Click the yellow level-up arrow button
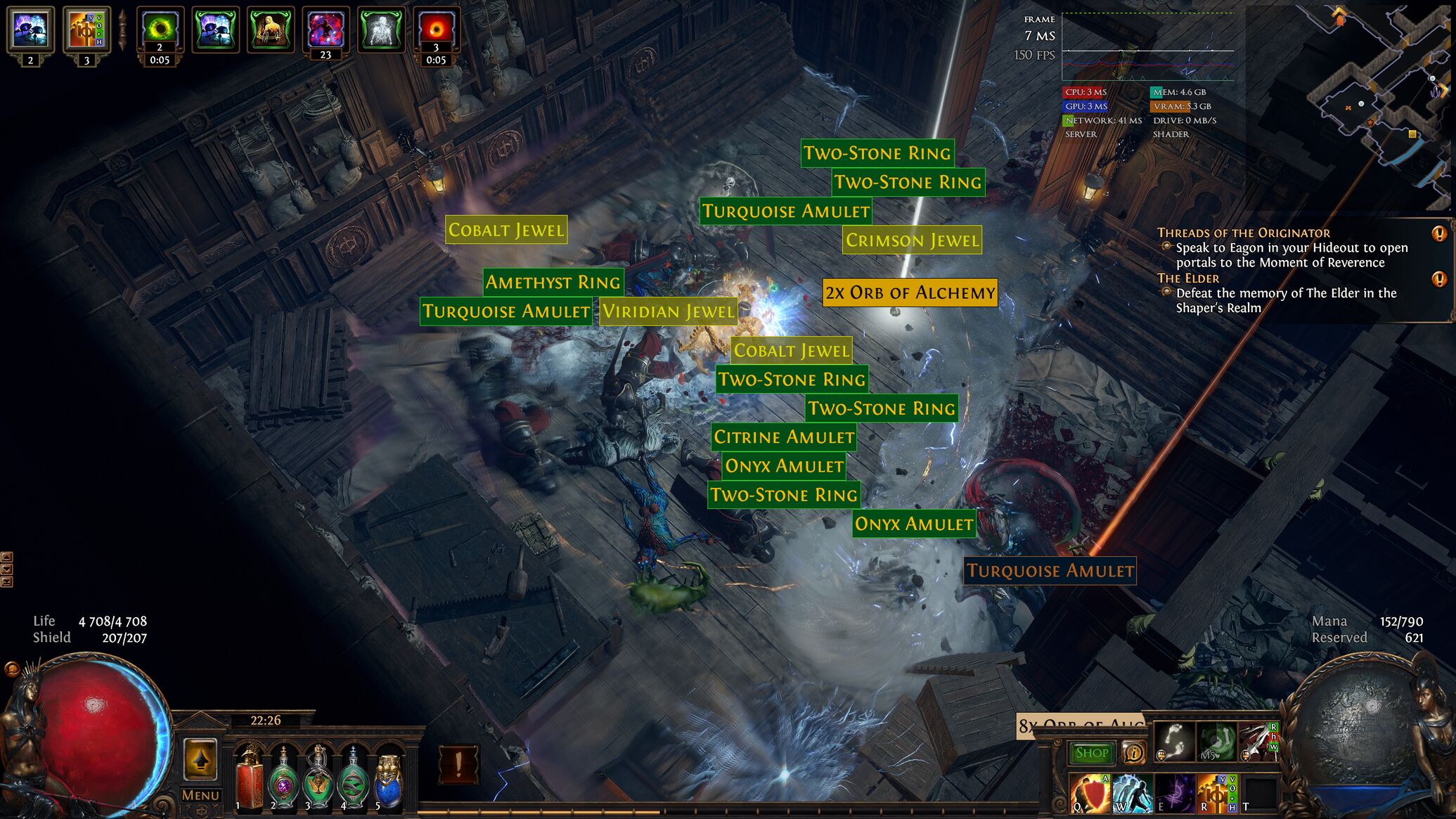 coord(200,759)
